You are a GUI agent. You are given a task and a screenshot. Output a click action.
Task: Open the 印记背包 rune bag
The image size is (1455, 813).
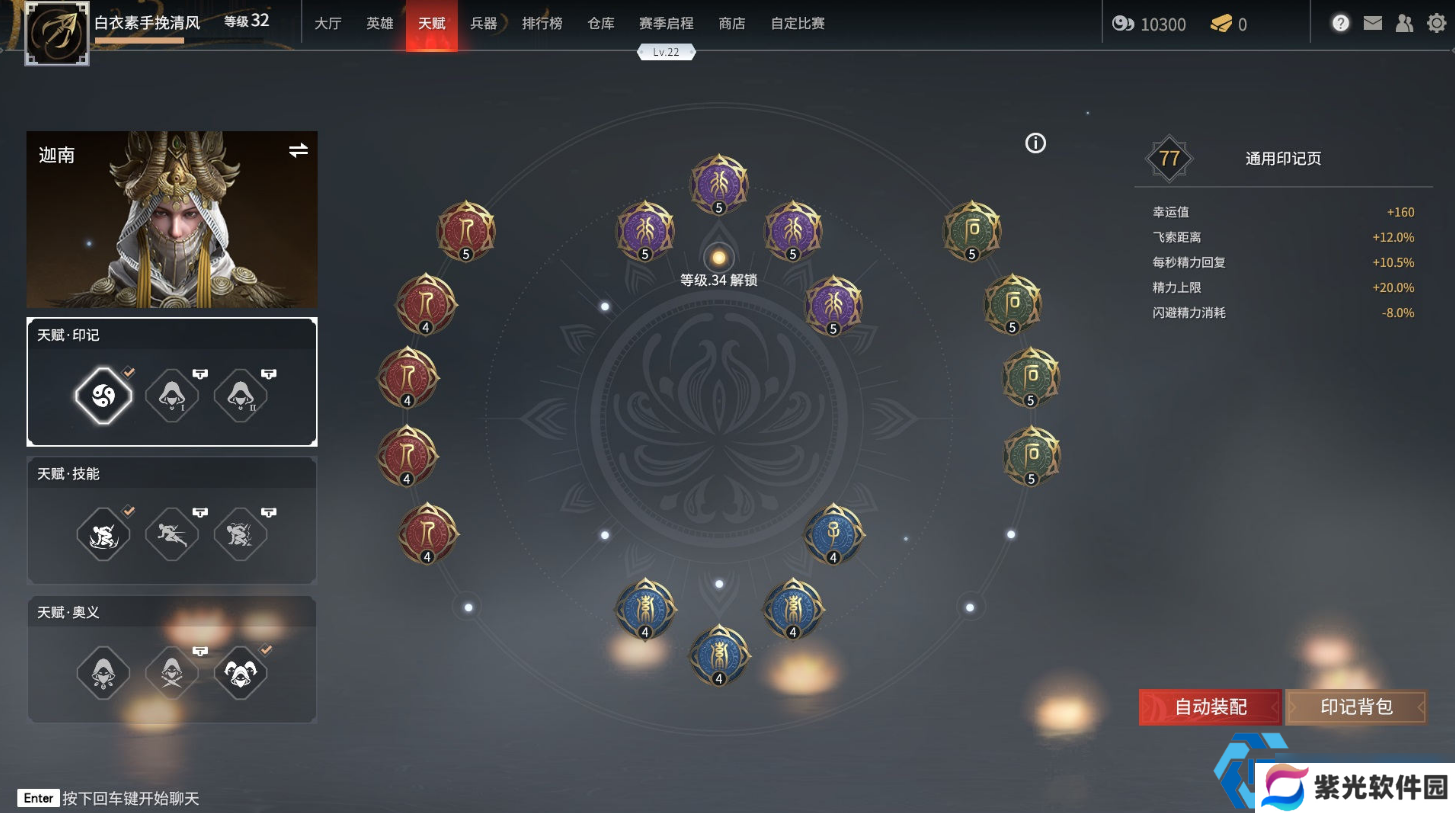point(1356,707)
